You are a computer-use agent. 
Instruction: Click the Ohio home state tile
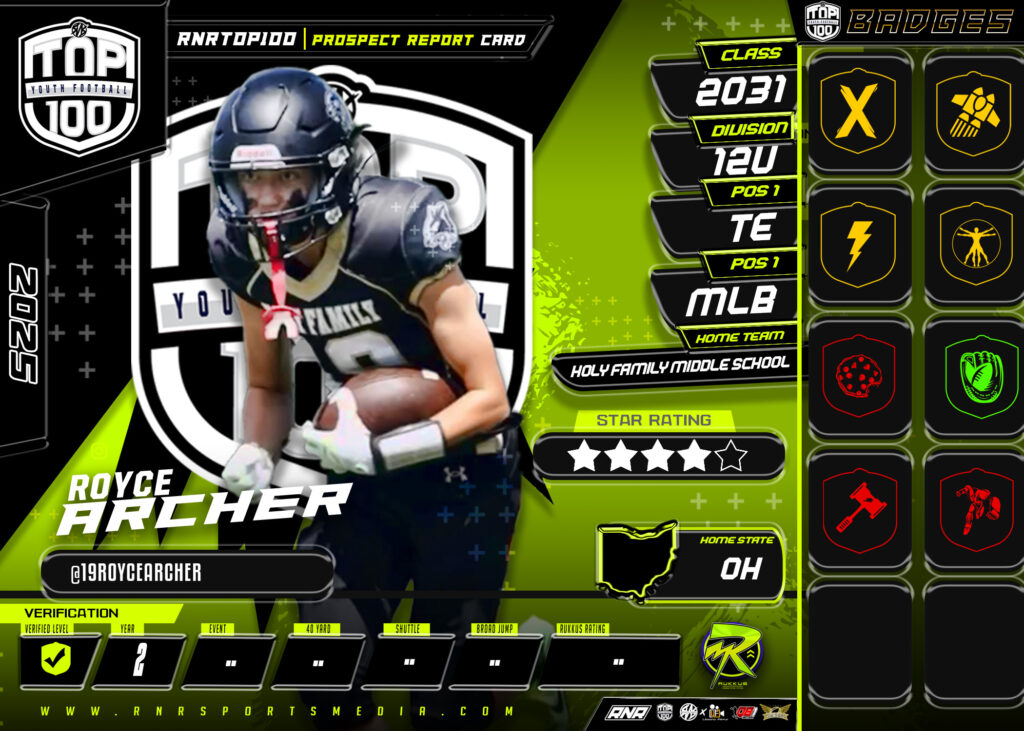(690, 563)
